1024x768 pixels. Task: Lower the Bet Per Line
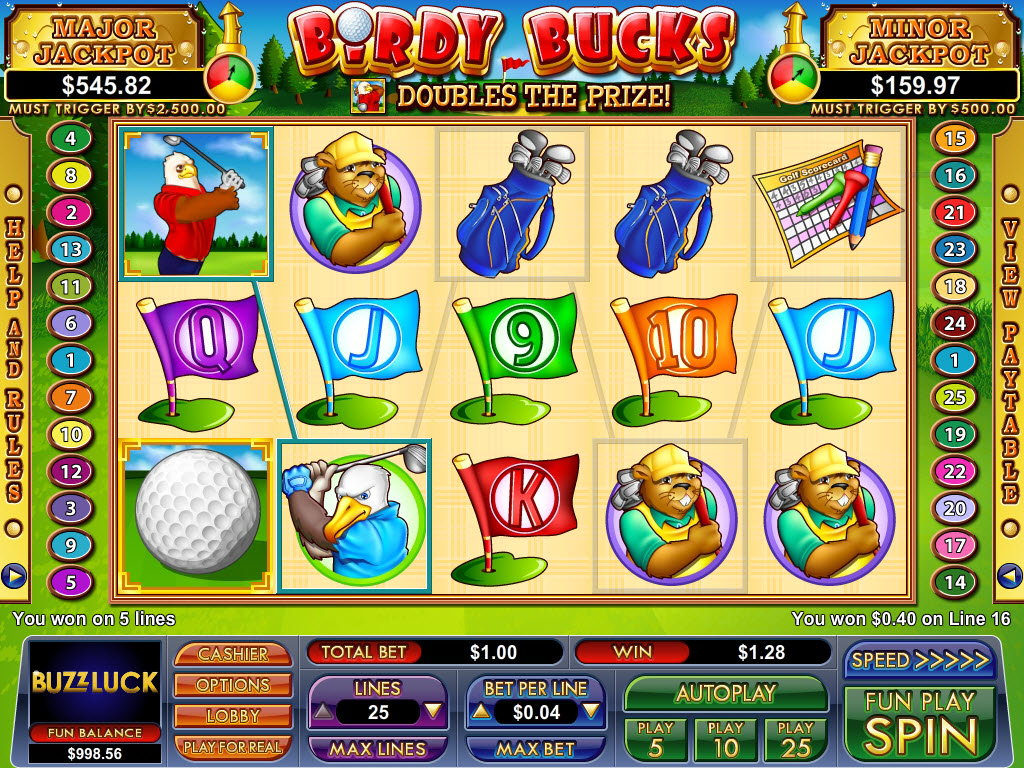click(590, 712)
